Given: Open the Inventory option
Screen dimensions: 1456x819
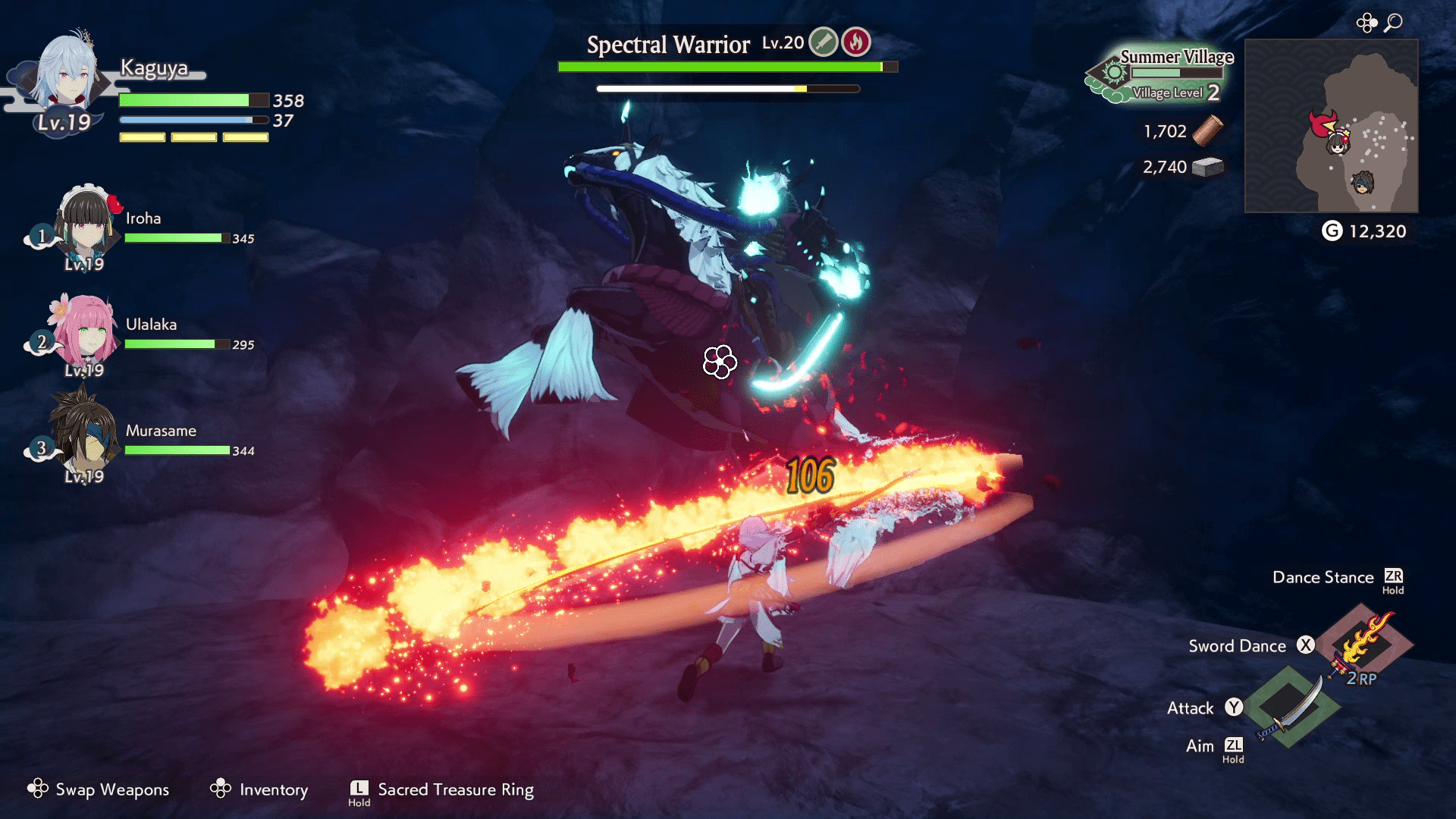Looking at the screenshot, I should click(259, 789).
